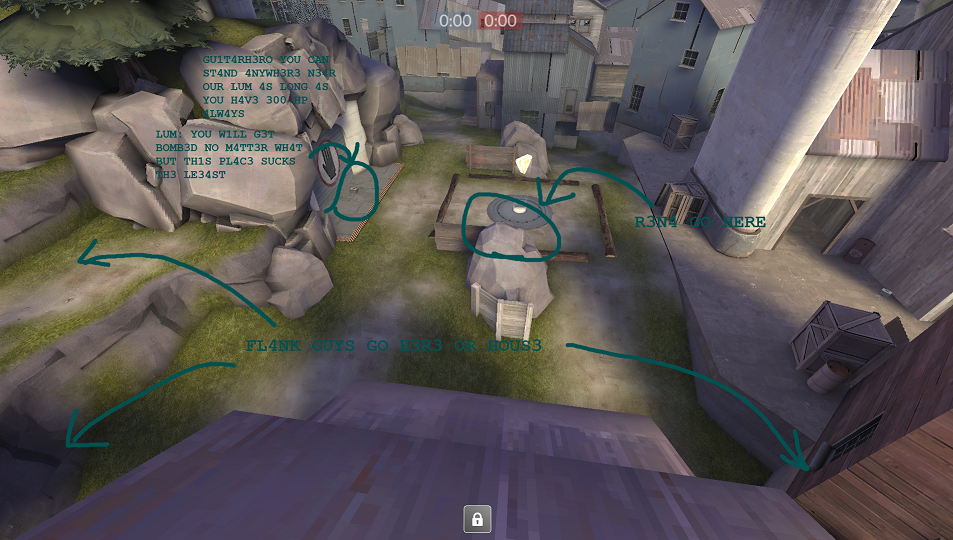Click the locked control point padlock icon

tap(476, 519)
